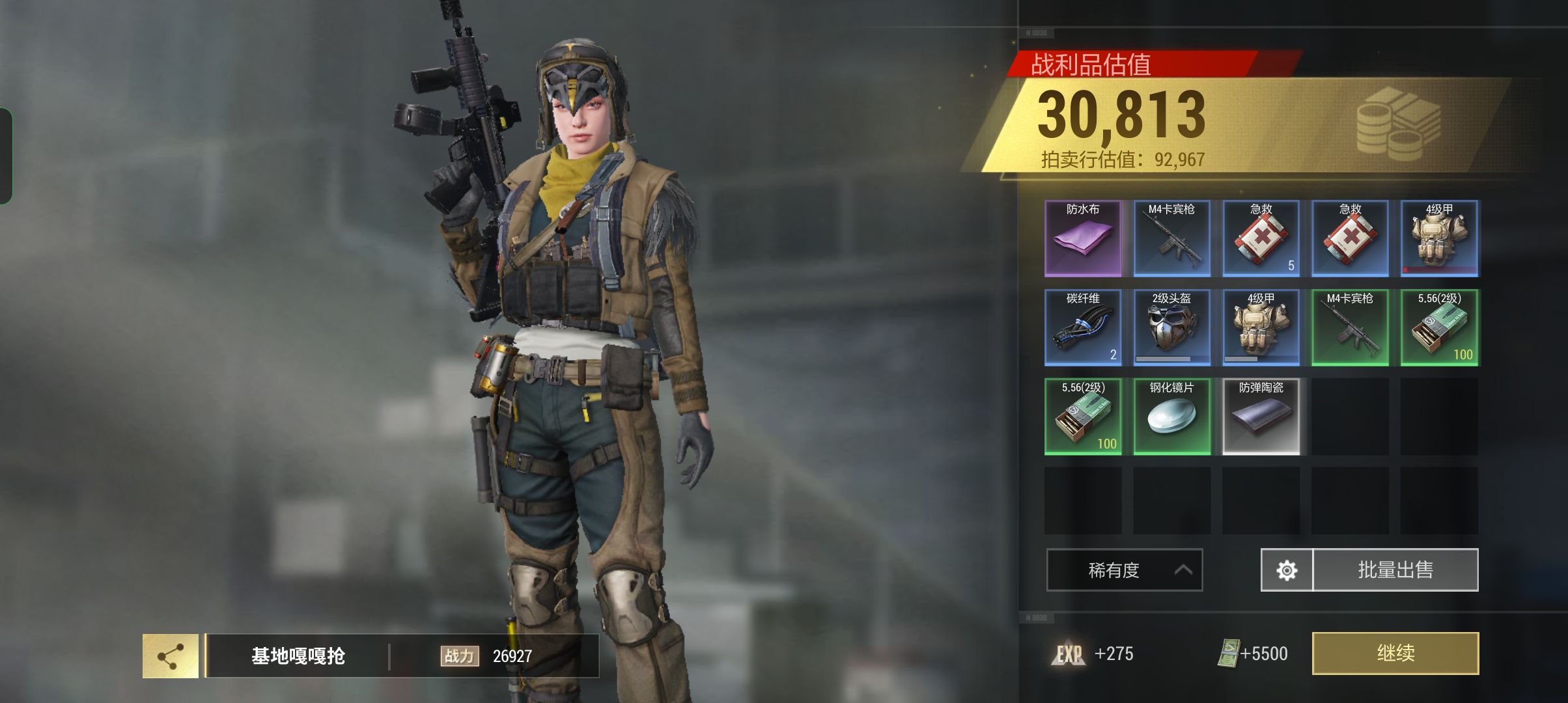1568x703 pixels.
Task: Click the share icon button
Action: pyautogui.click(x=171, y=656)
